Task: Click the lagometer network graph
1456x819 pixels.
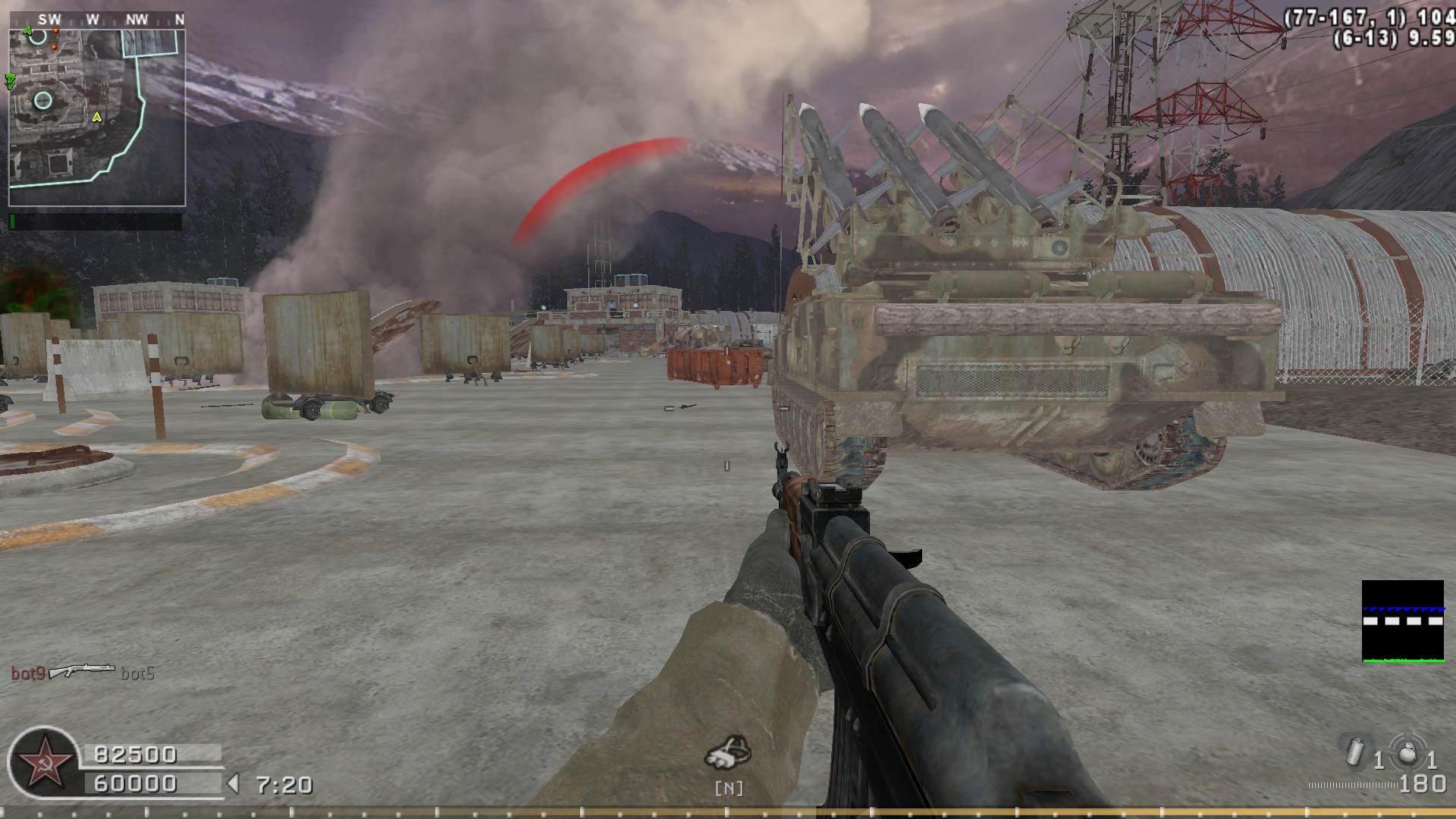Action: [1402, 621]
